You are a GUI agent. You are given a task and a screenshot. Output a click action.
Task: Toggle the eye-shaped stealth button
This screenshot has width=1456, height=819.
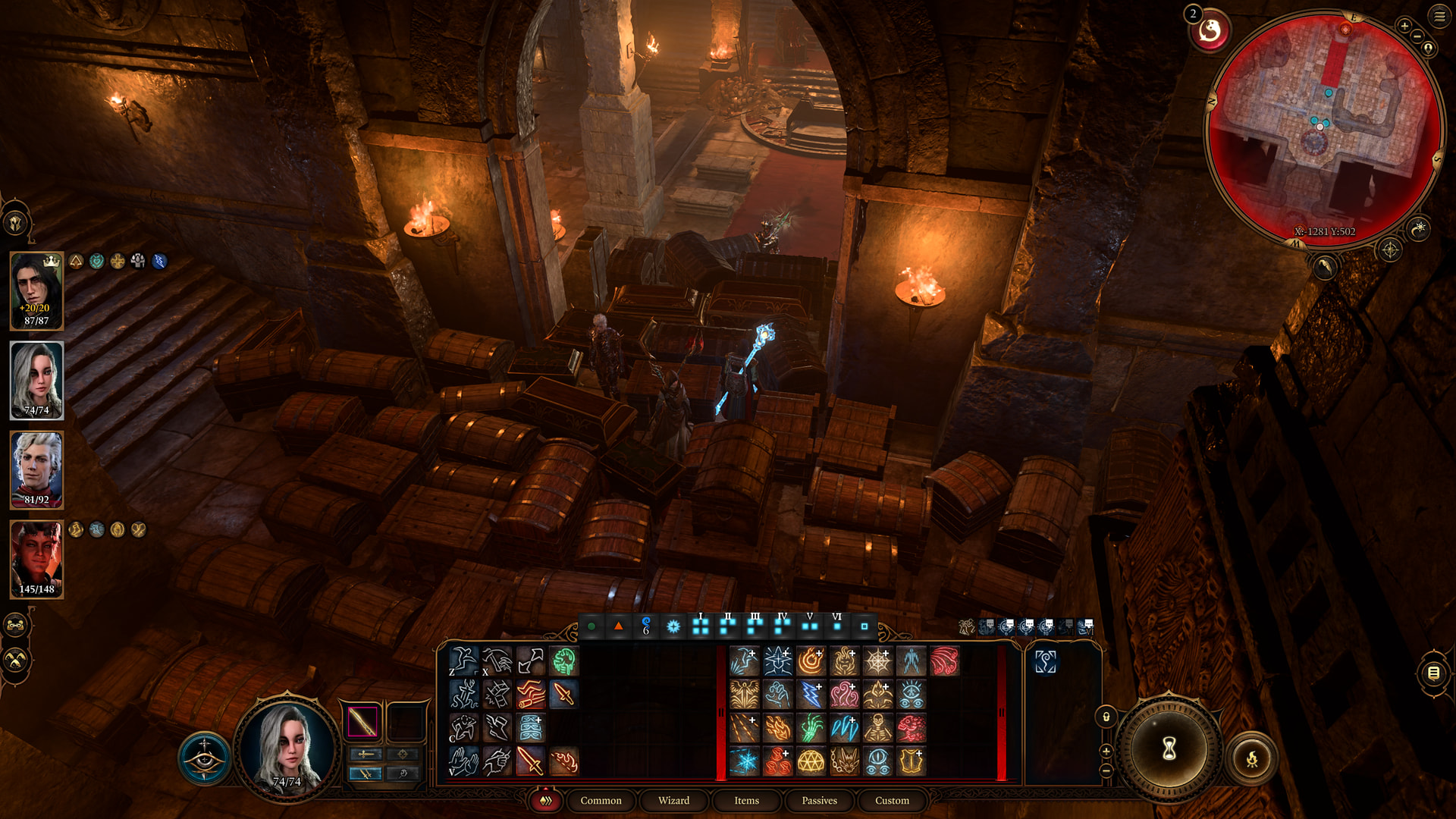pos(204,758)
